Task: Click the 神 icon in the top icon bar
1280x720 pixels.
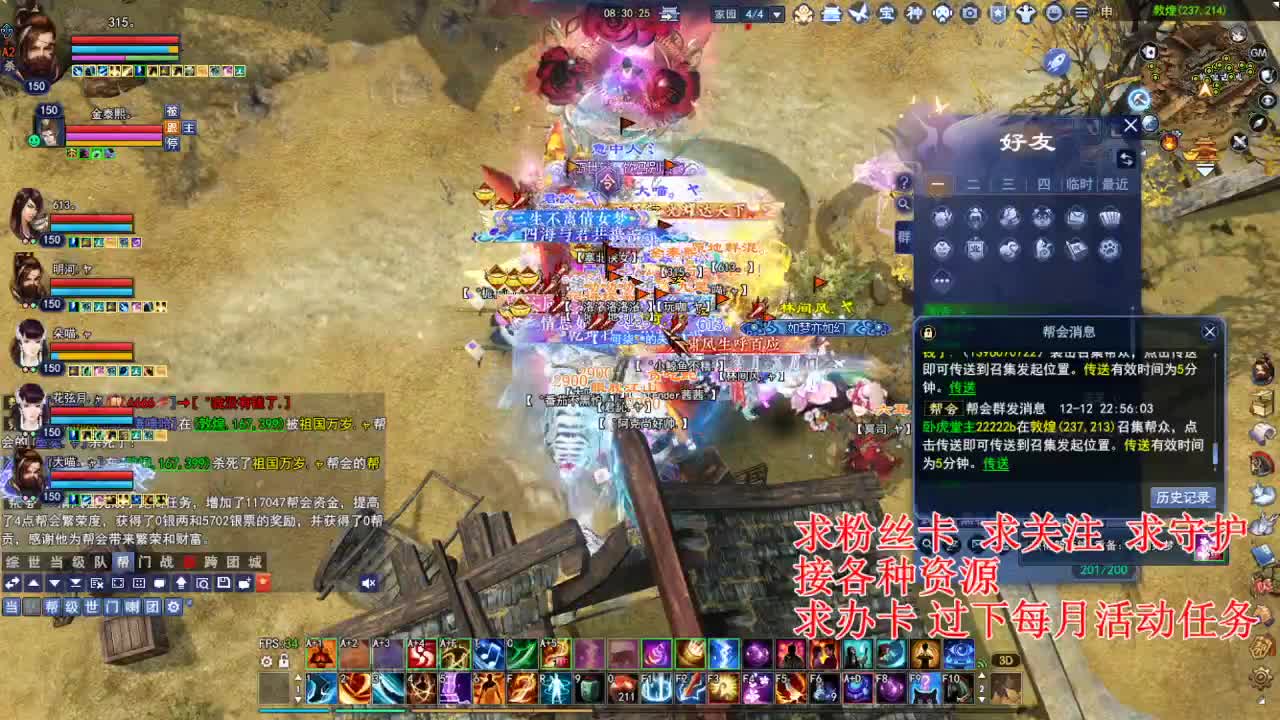Action: coord(916,14)
